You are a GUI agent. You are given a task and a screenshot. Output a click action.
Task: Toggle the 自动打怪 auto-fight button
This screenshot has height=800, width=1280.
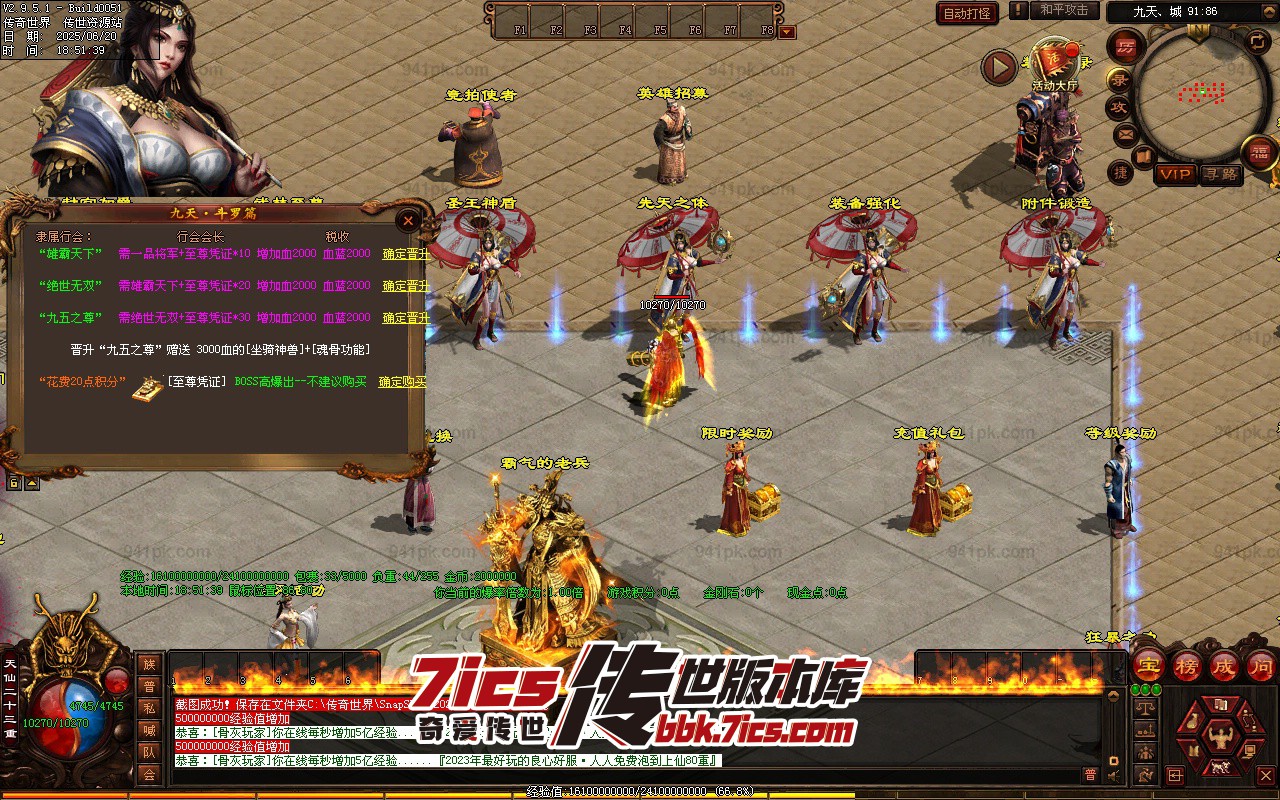pyautogui.click(x=967, y=13)
